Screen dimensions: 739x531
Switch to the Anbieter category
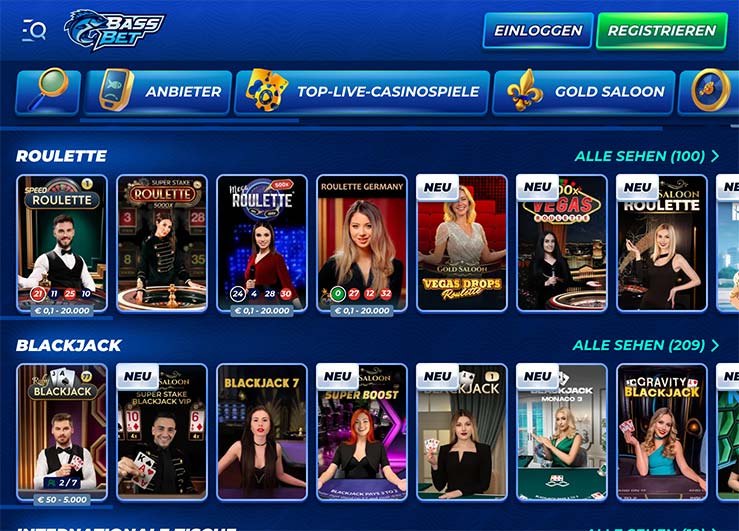158,92
